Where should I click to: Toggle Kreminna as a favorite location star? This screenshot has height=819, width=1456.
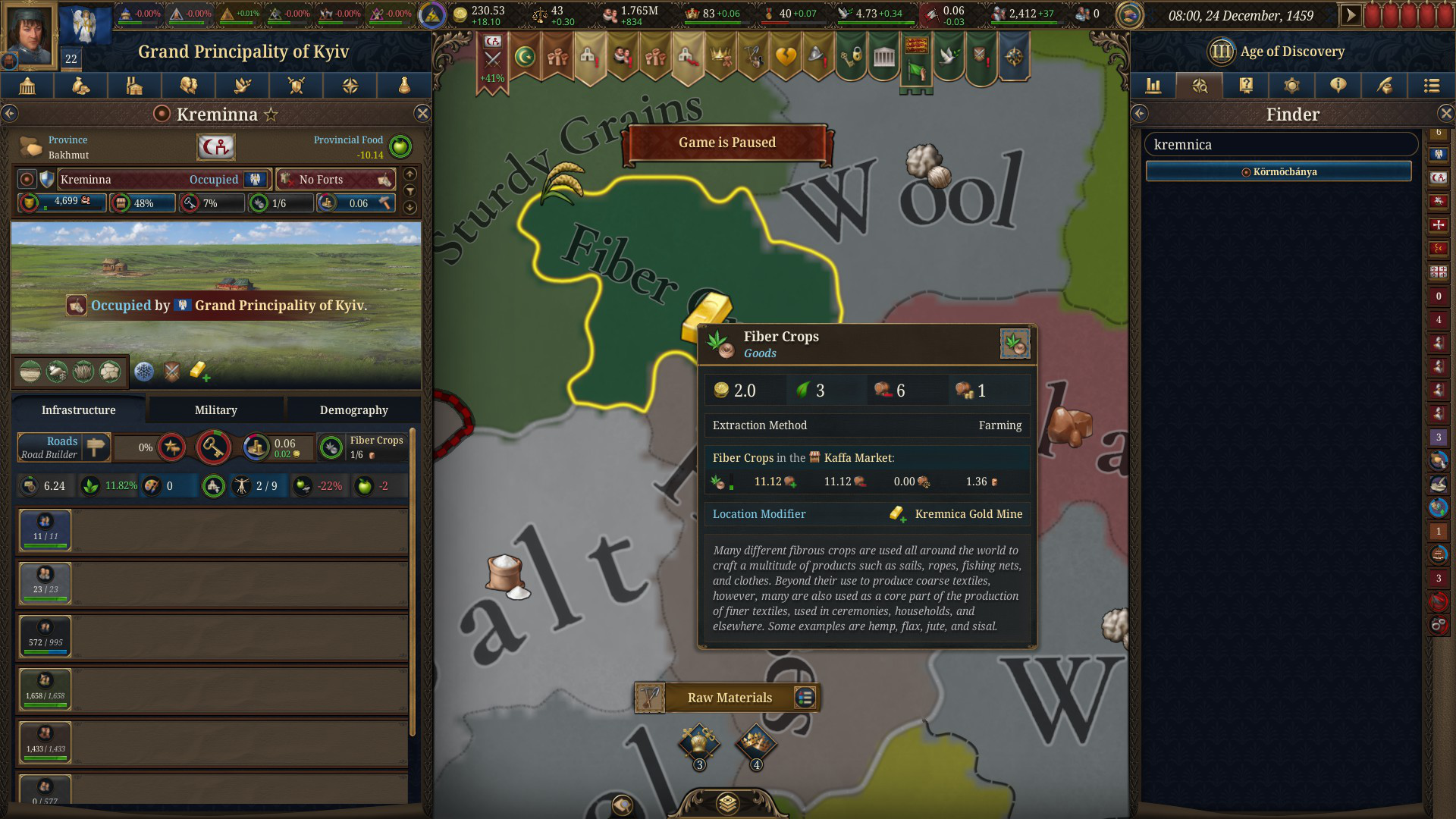coord(271,114)
